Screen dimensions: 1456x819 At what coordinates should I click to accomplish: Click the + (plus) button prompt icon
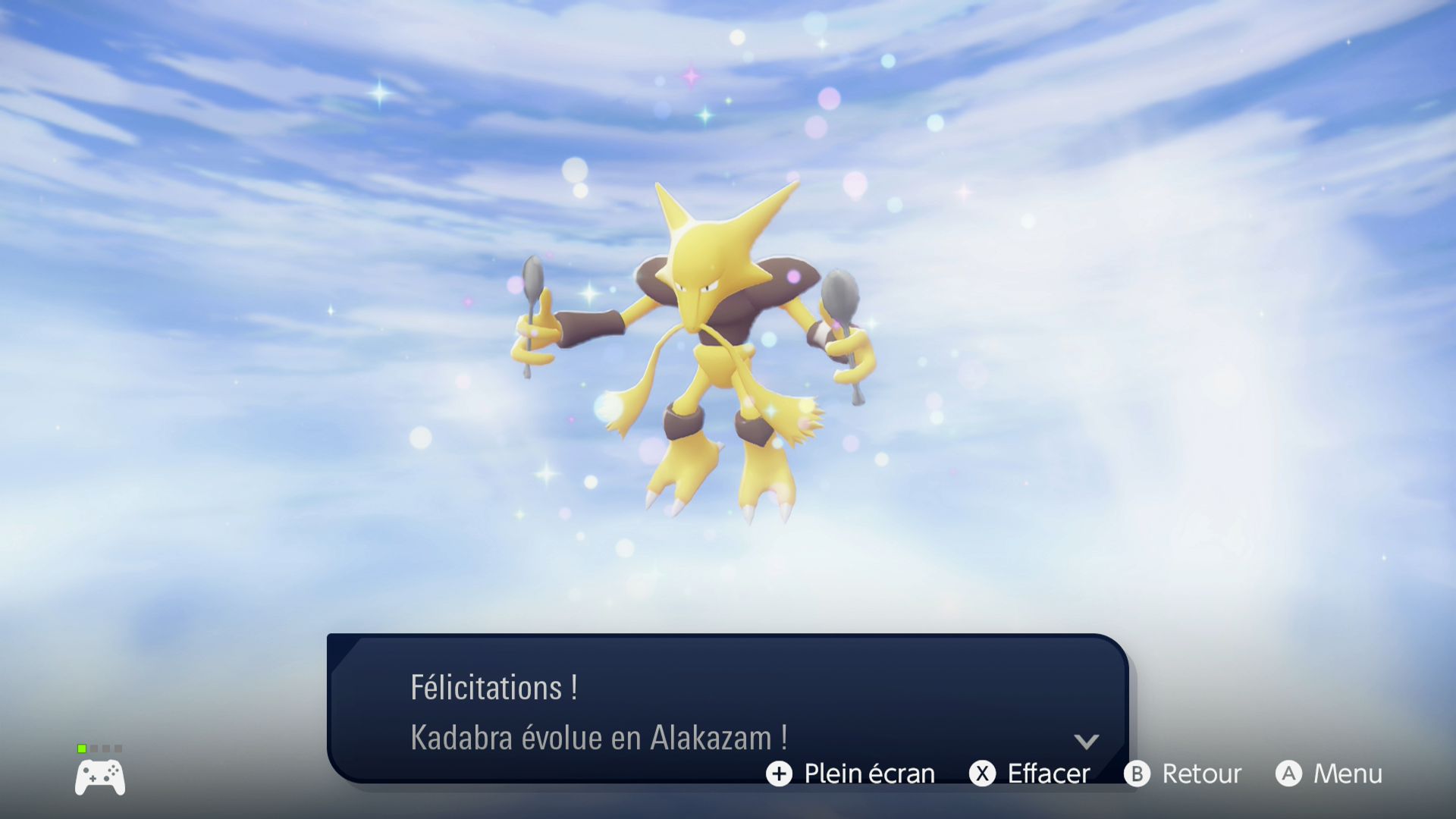[x=780, y=774]
